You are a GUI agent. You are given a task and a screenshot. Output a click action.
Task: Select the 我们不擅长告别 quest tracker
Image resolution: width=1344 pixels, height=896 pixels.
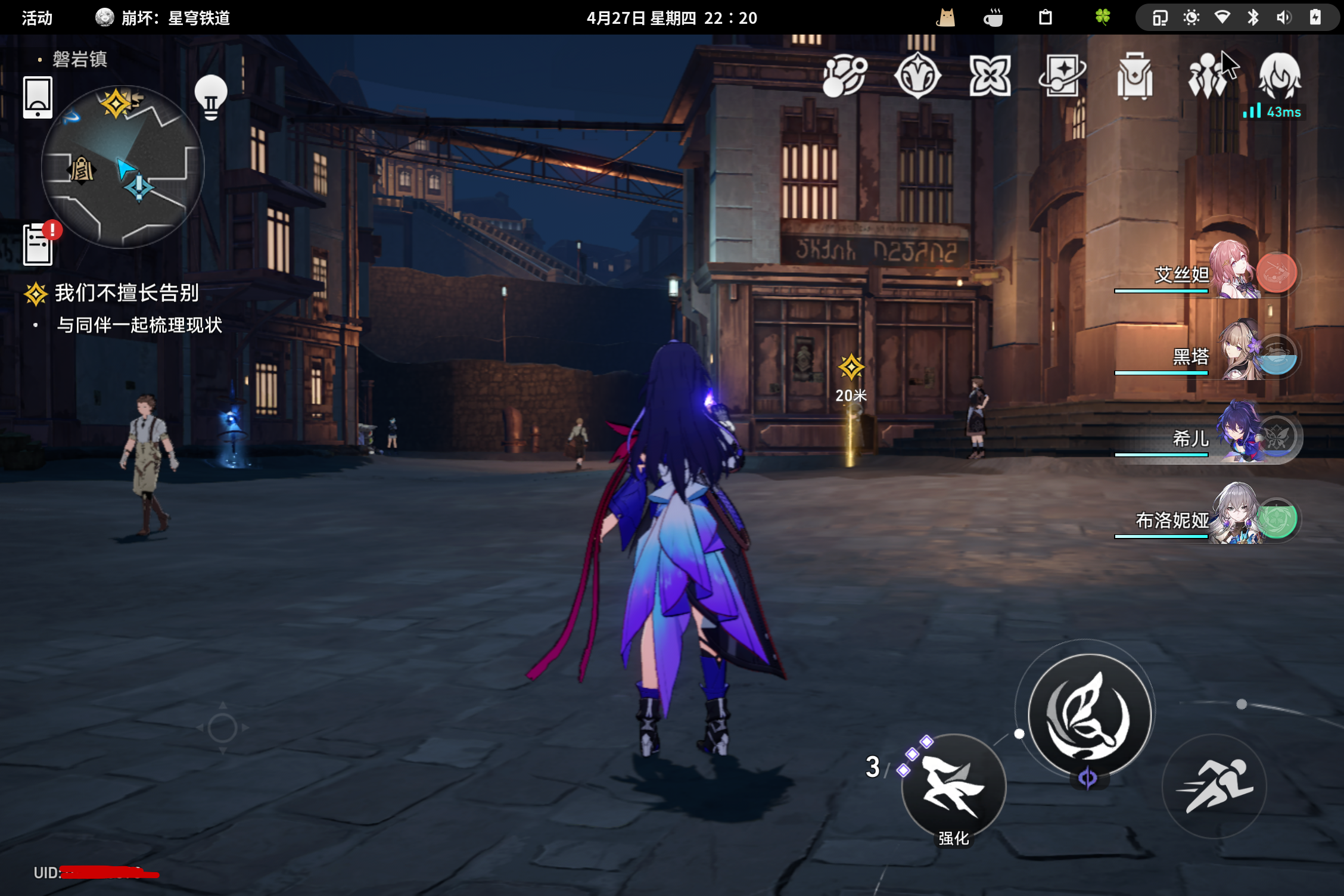[126, 293]
